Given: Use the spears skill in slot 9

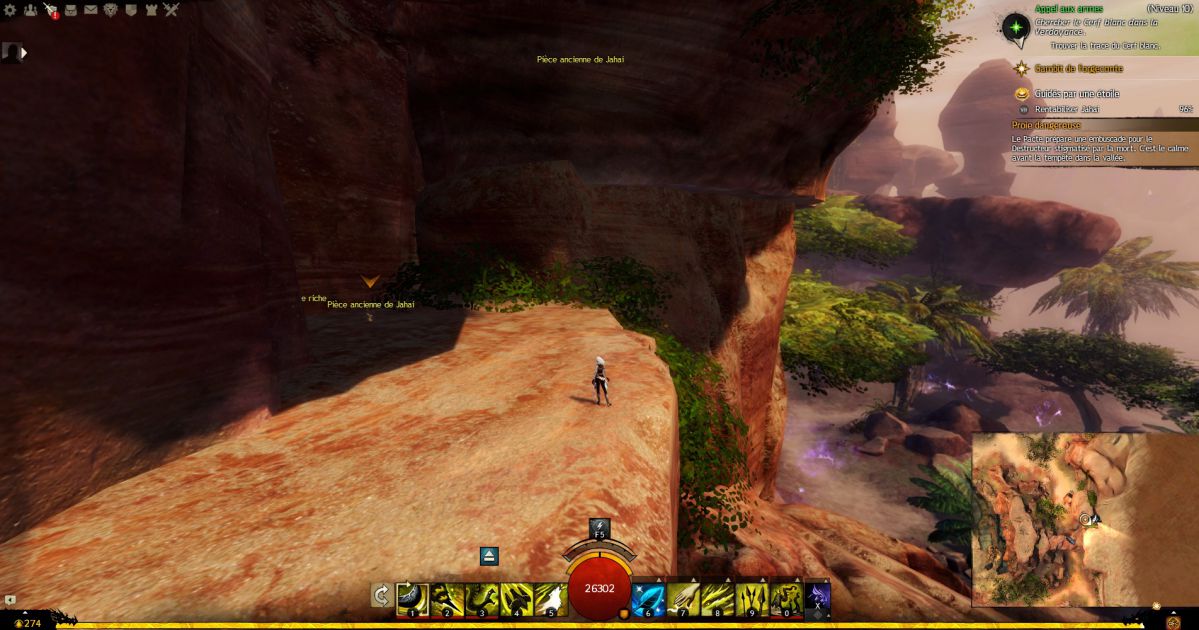Looking at the screenshot, I should pyautogui.click(x=751, y=597).
